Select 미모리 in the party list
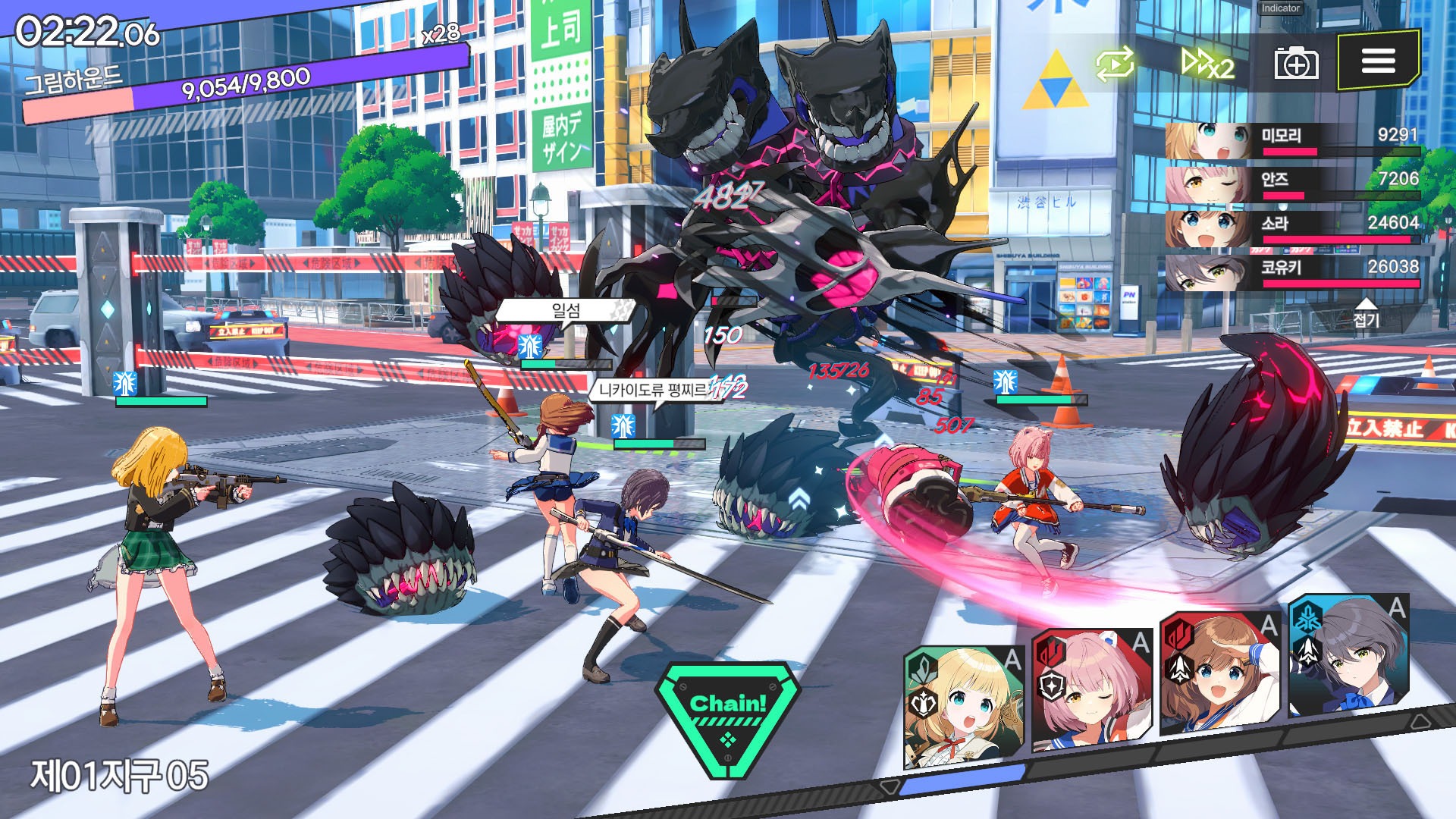 pos(1292,140)
